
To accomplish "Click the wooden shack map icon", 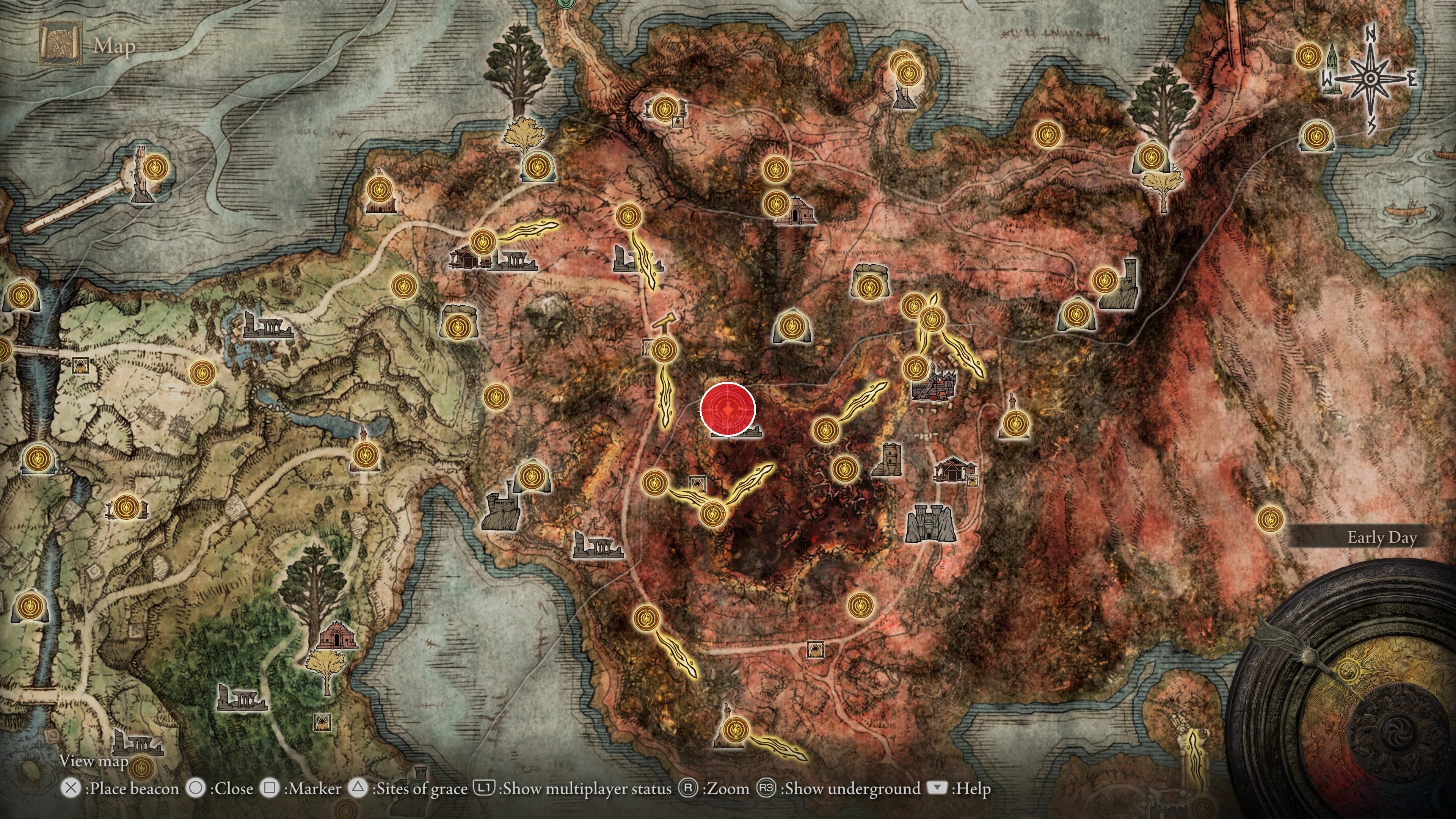I will (x=955, y=470).
